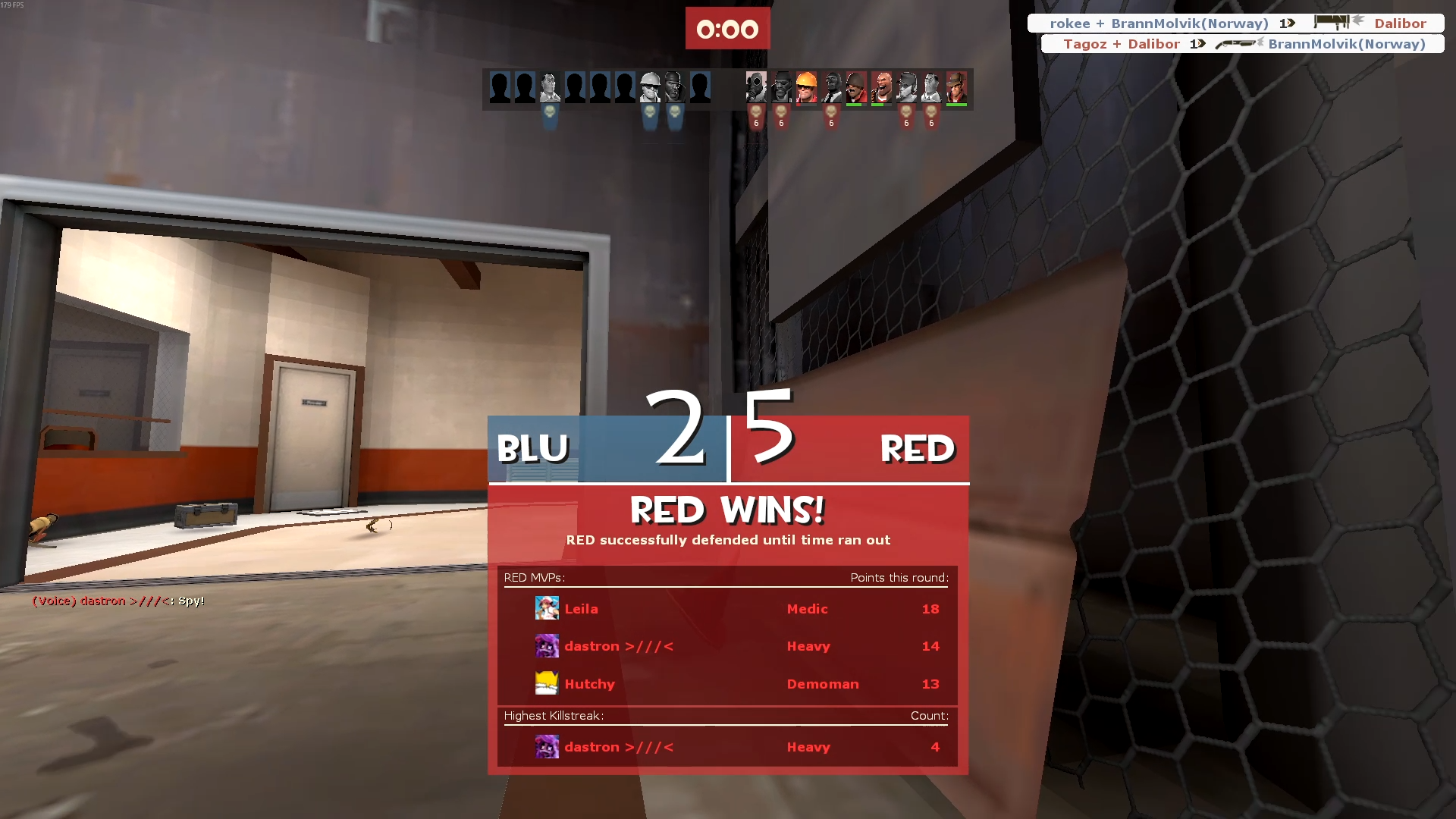Select RED team's orange-hardhat Engineer portrait

coord(806,87)
